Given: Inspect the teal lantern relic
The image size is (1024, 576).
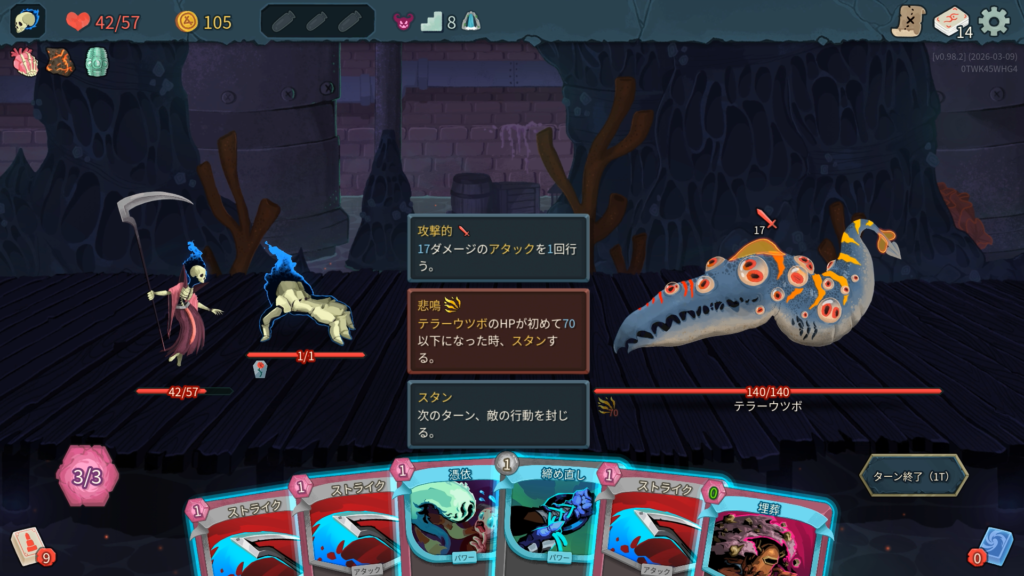Looking at the screenshot, I should pos(96,62).
